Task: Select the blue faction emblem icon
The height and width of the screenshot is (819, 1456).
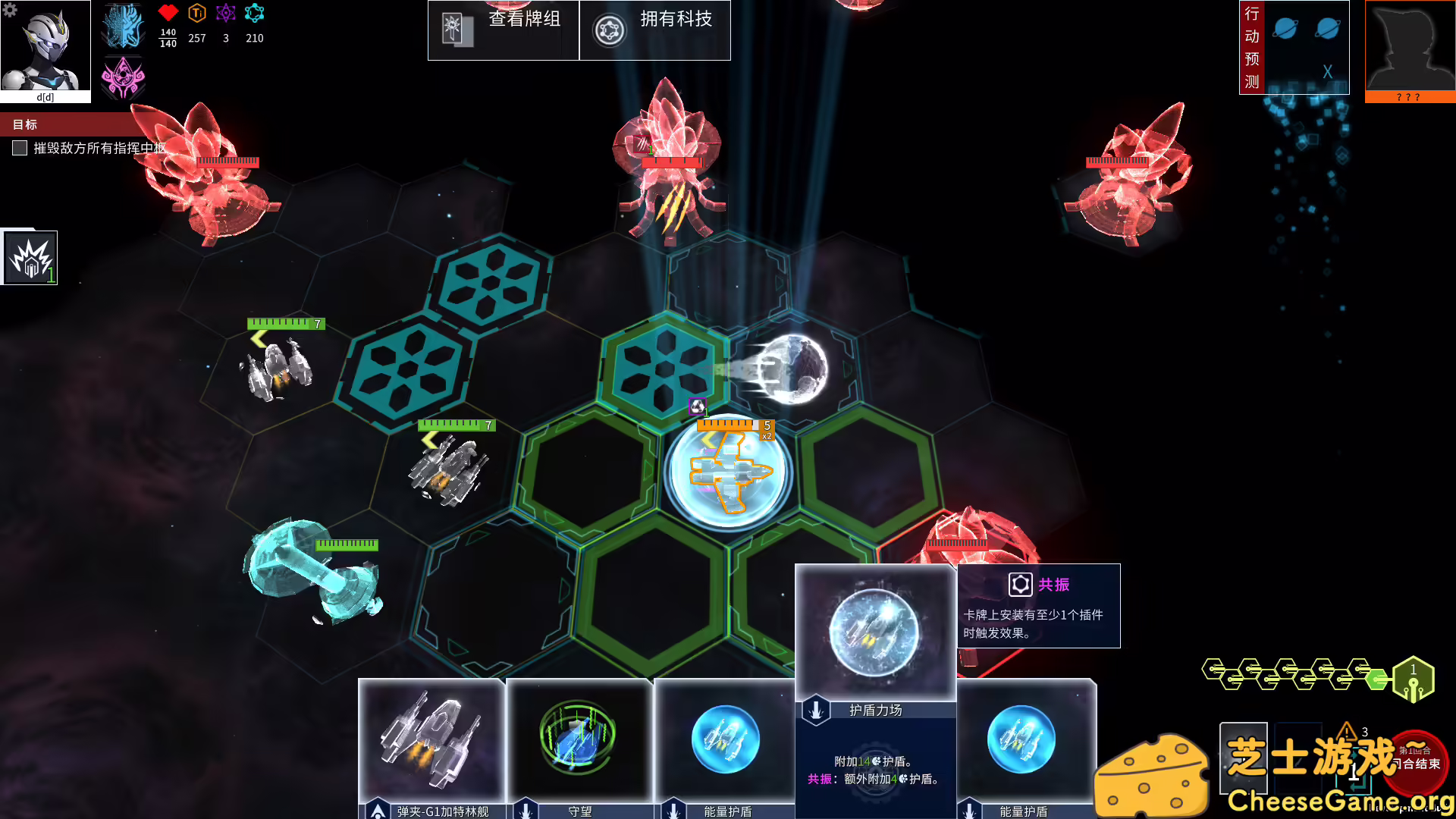Action: pos(123,29)
